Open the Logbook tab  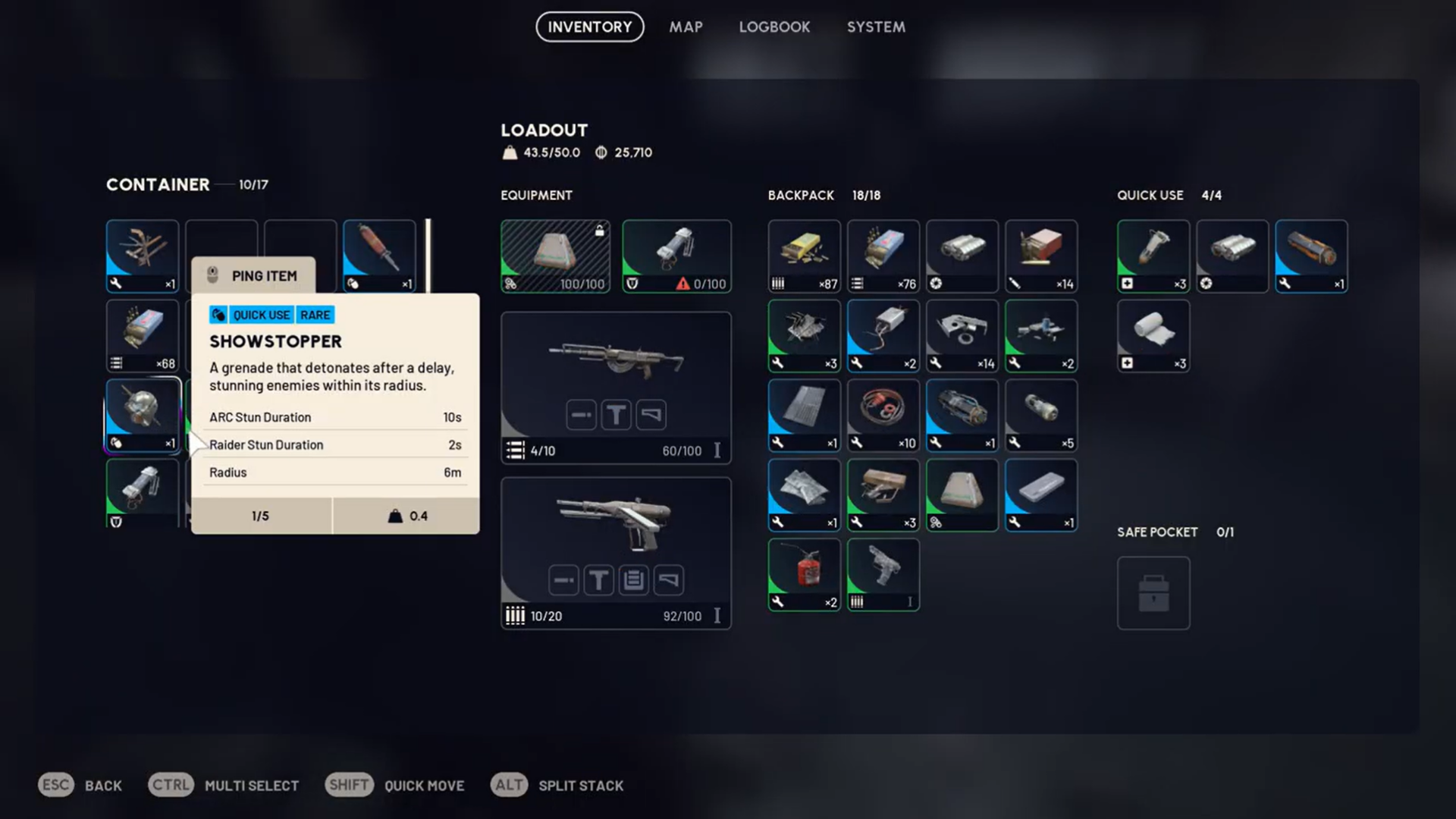tap(774, 27)
